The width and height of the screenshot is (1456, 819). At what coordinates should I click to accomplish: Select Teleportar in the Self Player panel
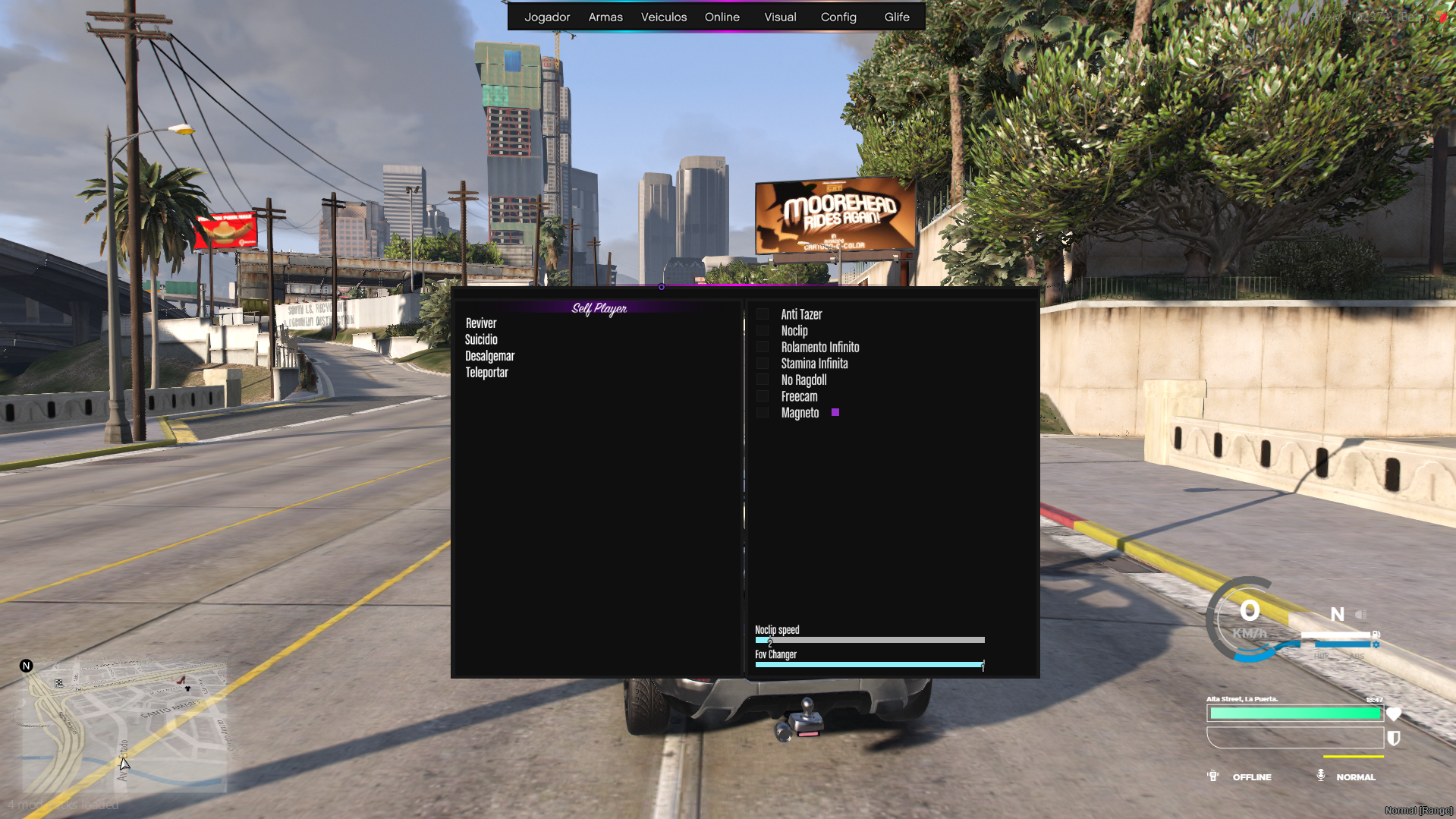coord(487,372)
